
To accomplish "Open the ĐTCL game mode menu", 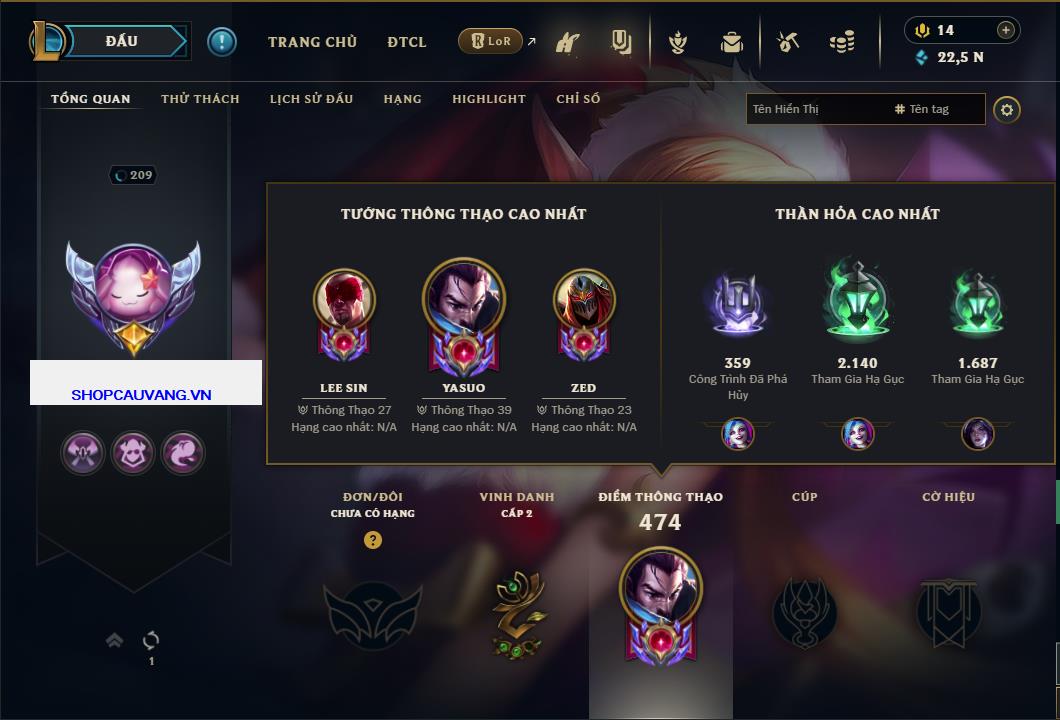I will coord(407,42).
